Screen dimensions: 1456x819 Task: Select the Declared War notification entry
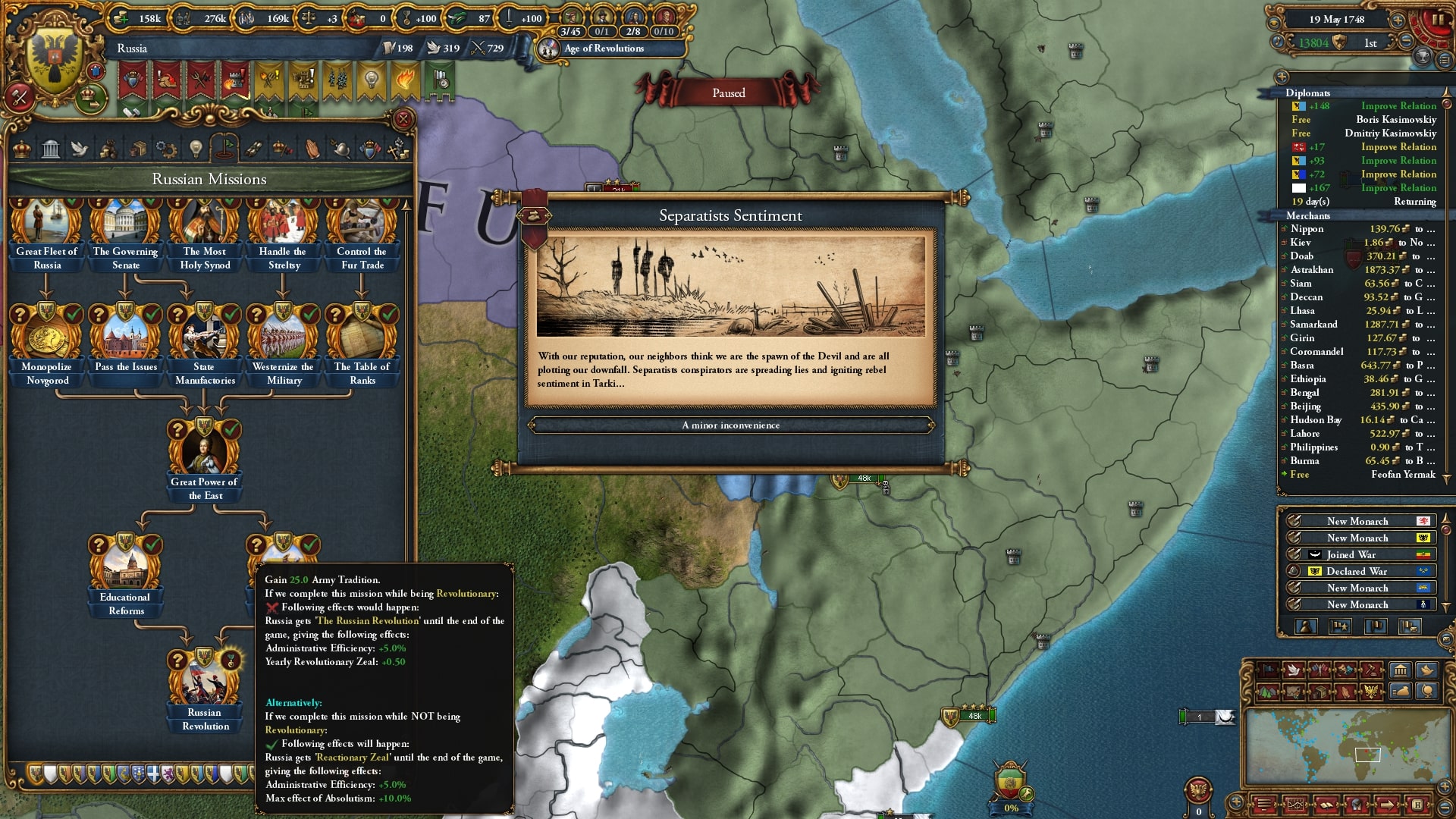[1357, 571]
